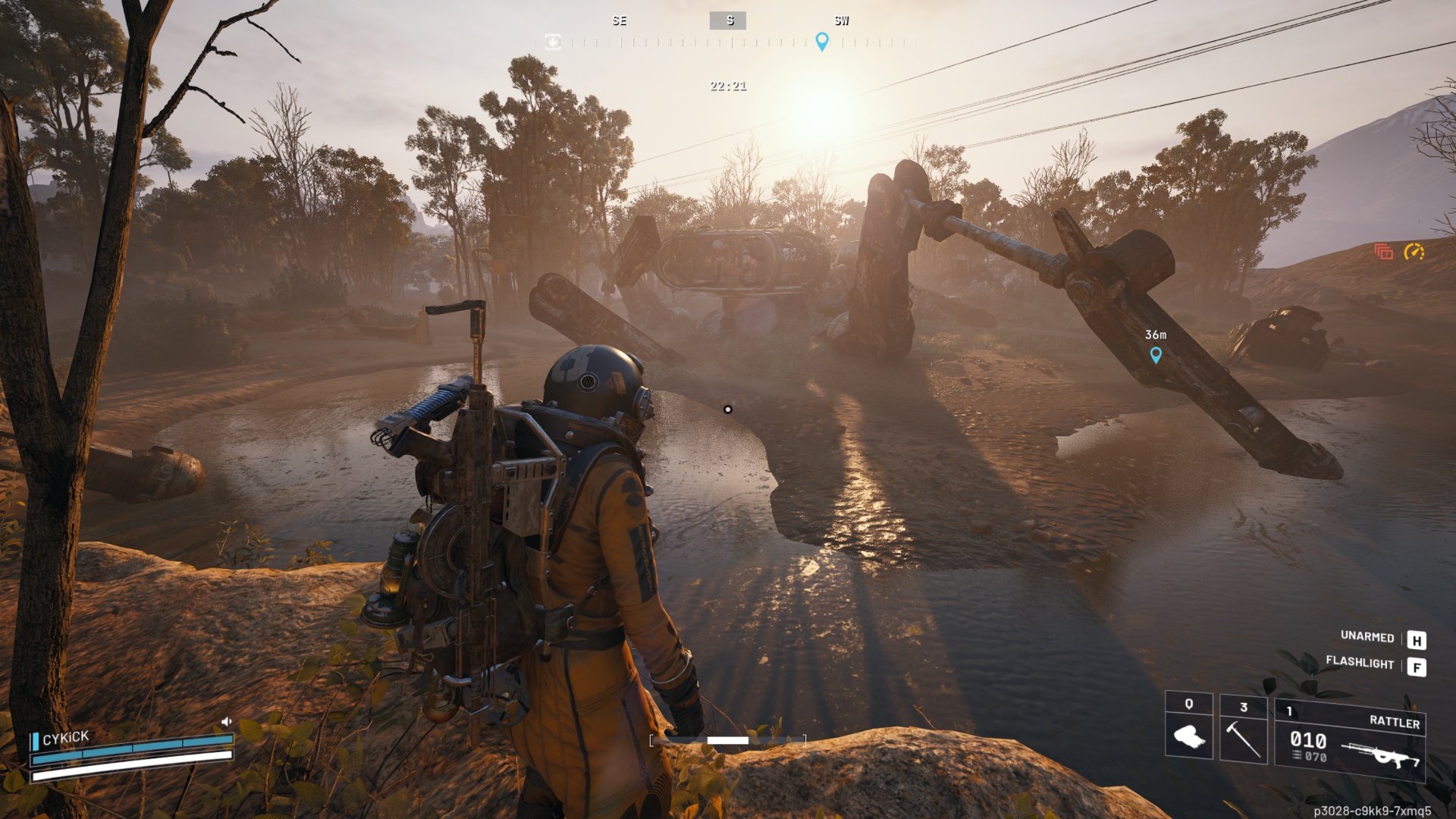The width and height of the screenshot is (1456, 819).
Task: Click the blue waypoint pin on the compass
Action: click(x=821, y=41)
